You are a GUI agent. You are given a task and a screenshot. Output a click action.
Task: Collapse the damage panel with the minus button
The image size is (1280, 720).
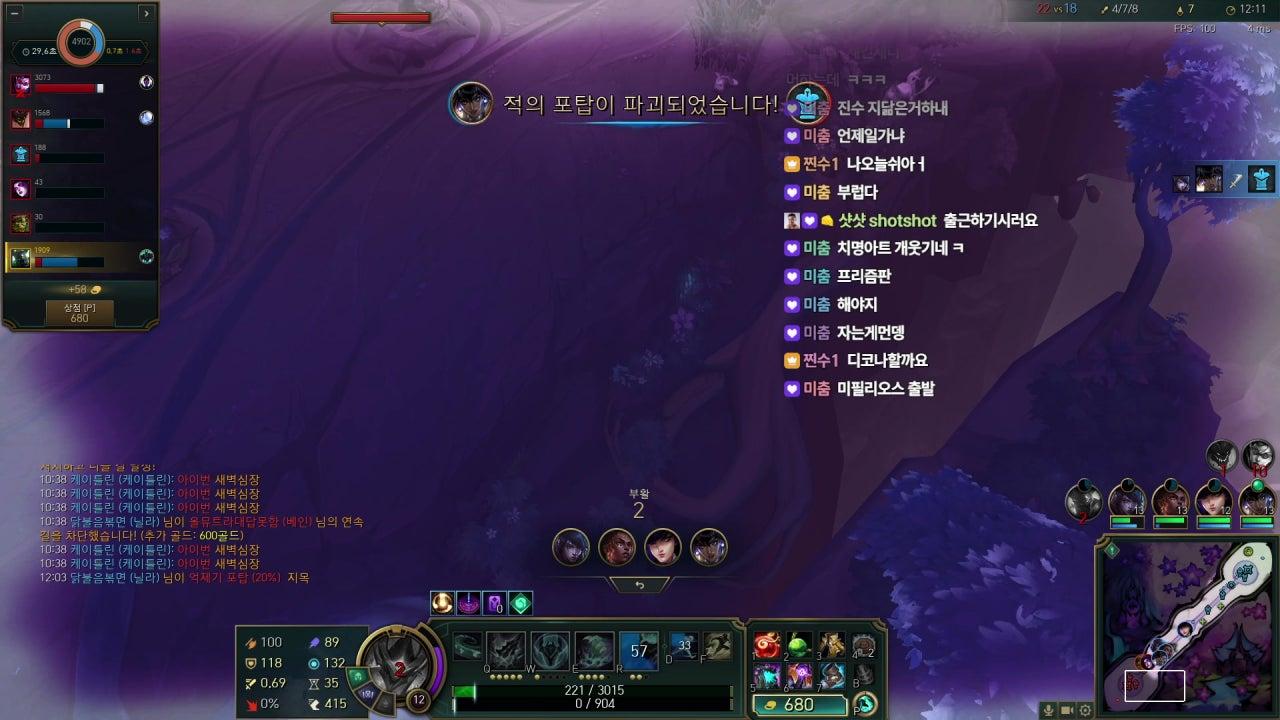15,13
